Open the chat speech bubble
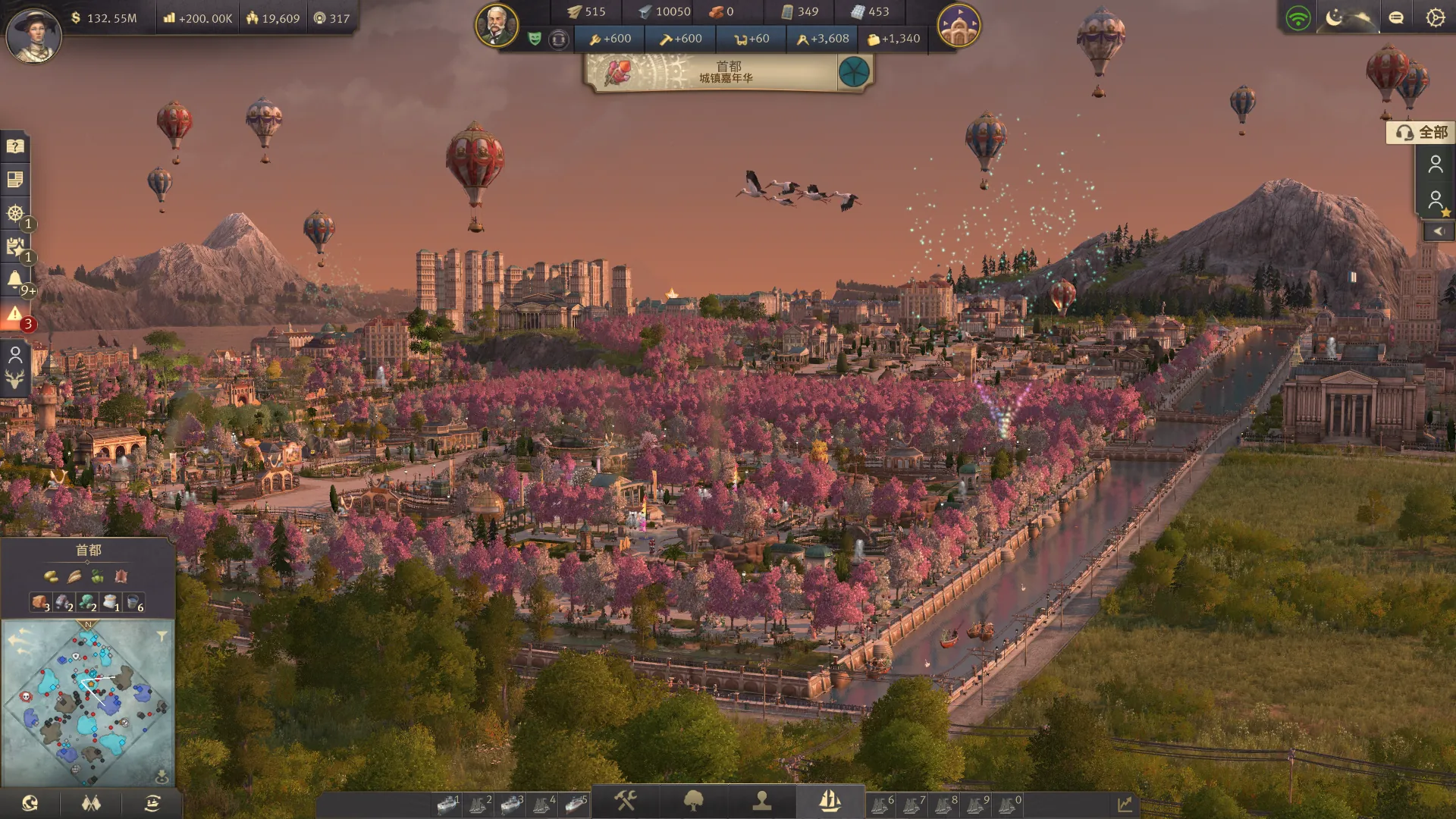The height and width of the screenshot is (819, 1456). [x=1396, y=17]
